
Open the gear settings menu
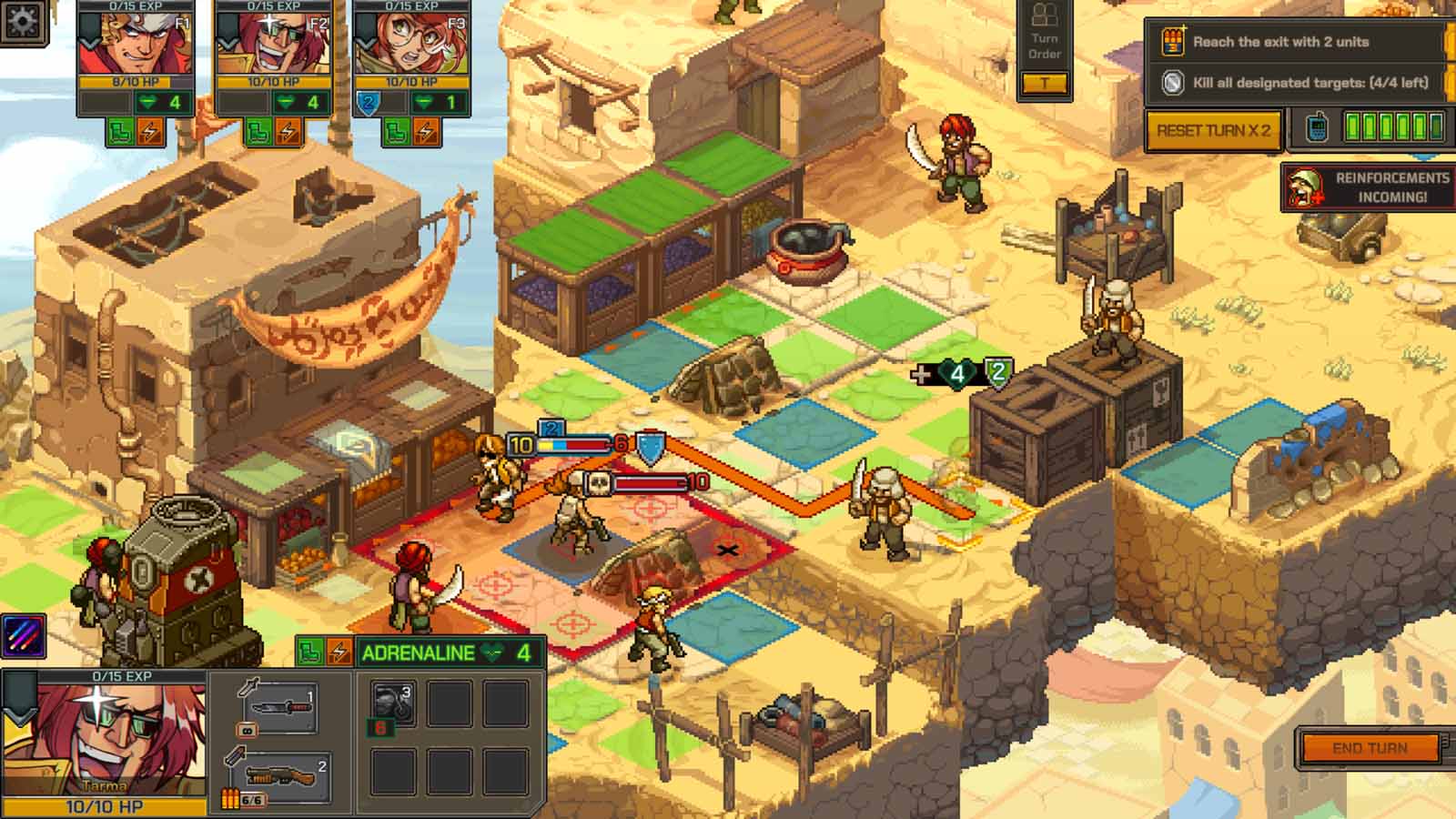tap(21, 19)
